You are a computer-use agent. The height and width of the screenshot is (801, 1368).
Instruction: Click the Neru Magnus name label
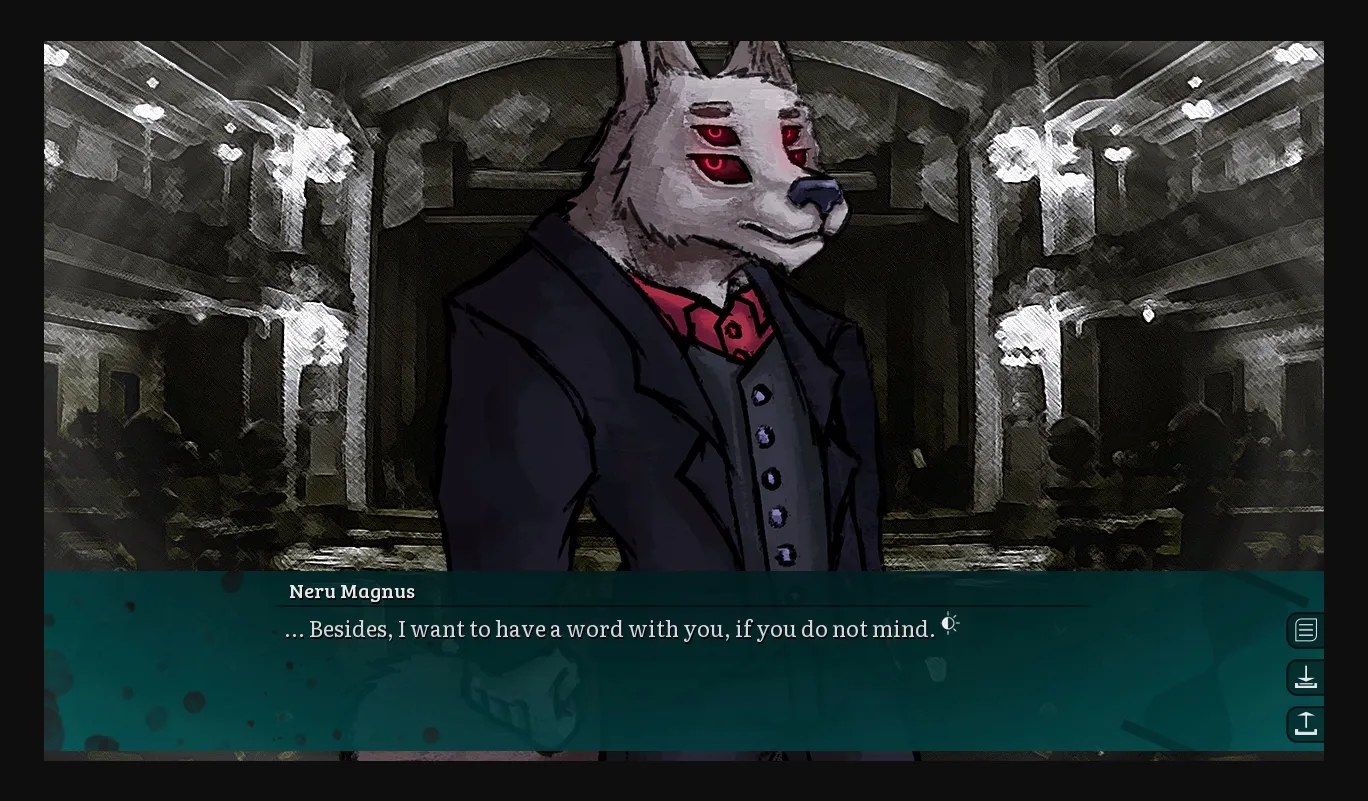coord(350,591)
